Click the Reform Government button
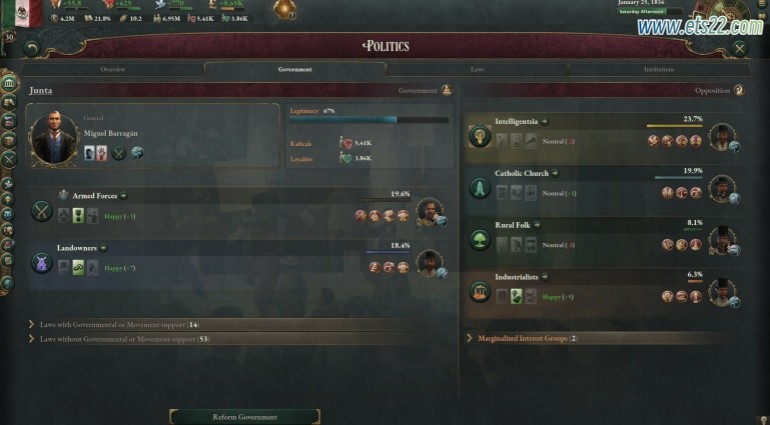This screenshot has width=770, height=425. pos(245,416)
